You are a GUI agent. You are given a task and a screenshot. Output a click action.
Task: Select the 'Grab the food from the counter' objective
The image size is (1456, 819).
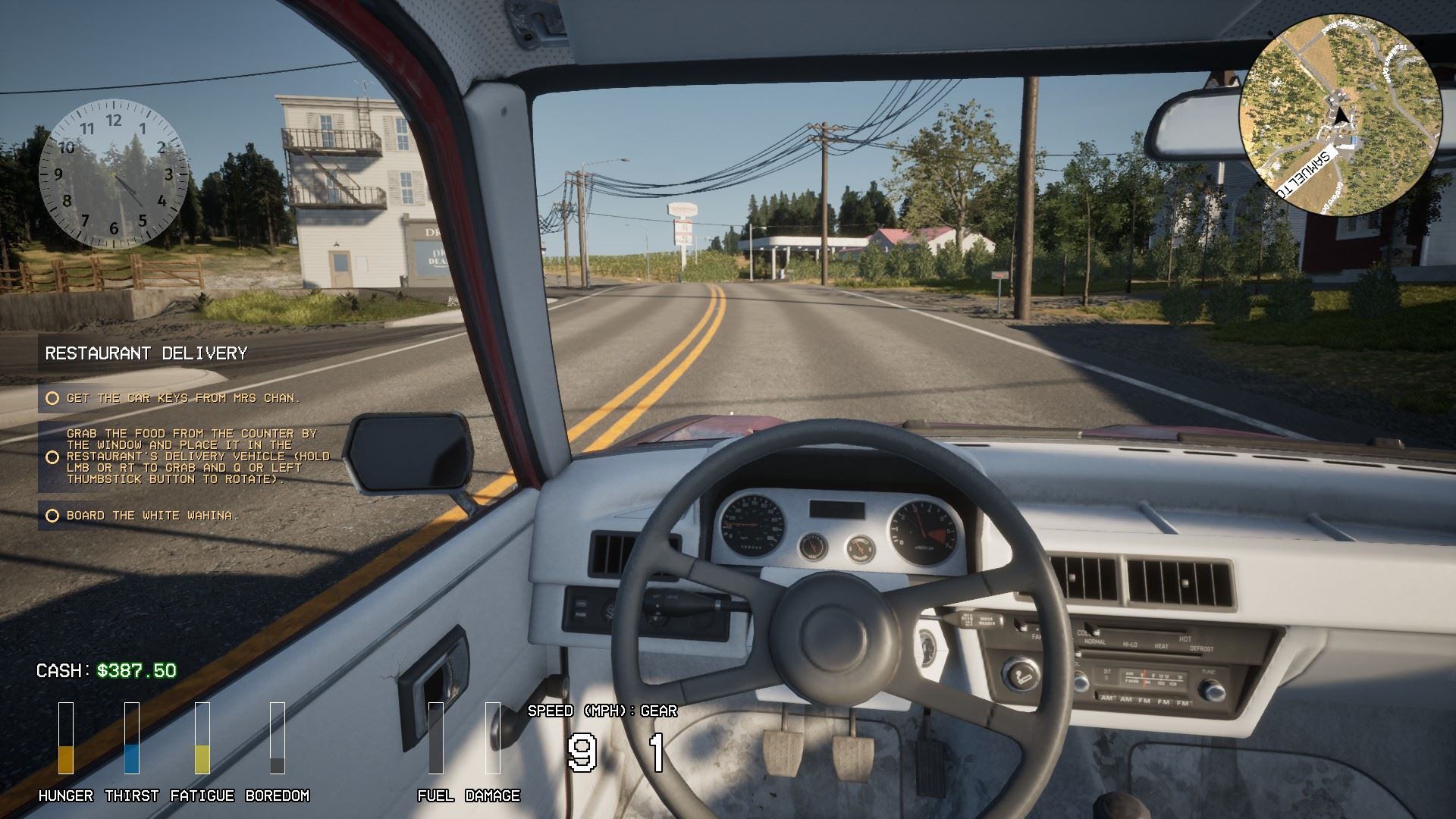197,457
